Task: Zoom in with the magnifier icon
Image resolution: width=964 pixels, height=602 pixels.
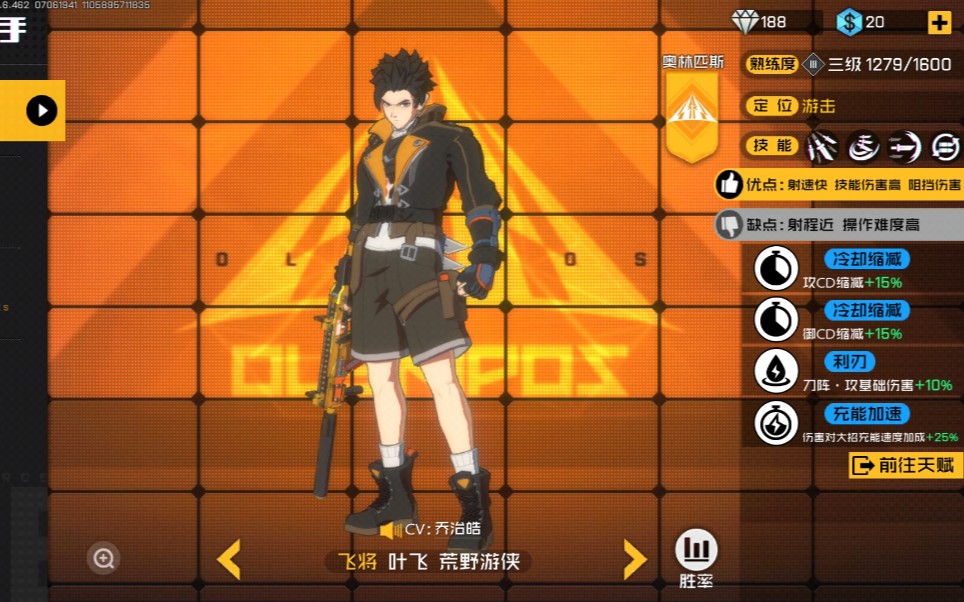Action: click(103, 558)
